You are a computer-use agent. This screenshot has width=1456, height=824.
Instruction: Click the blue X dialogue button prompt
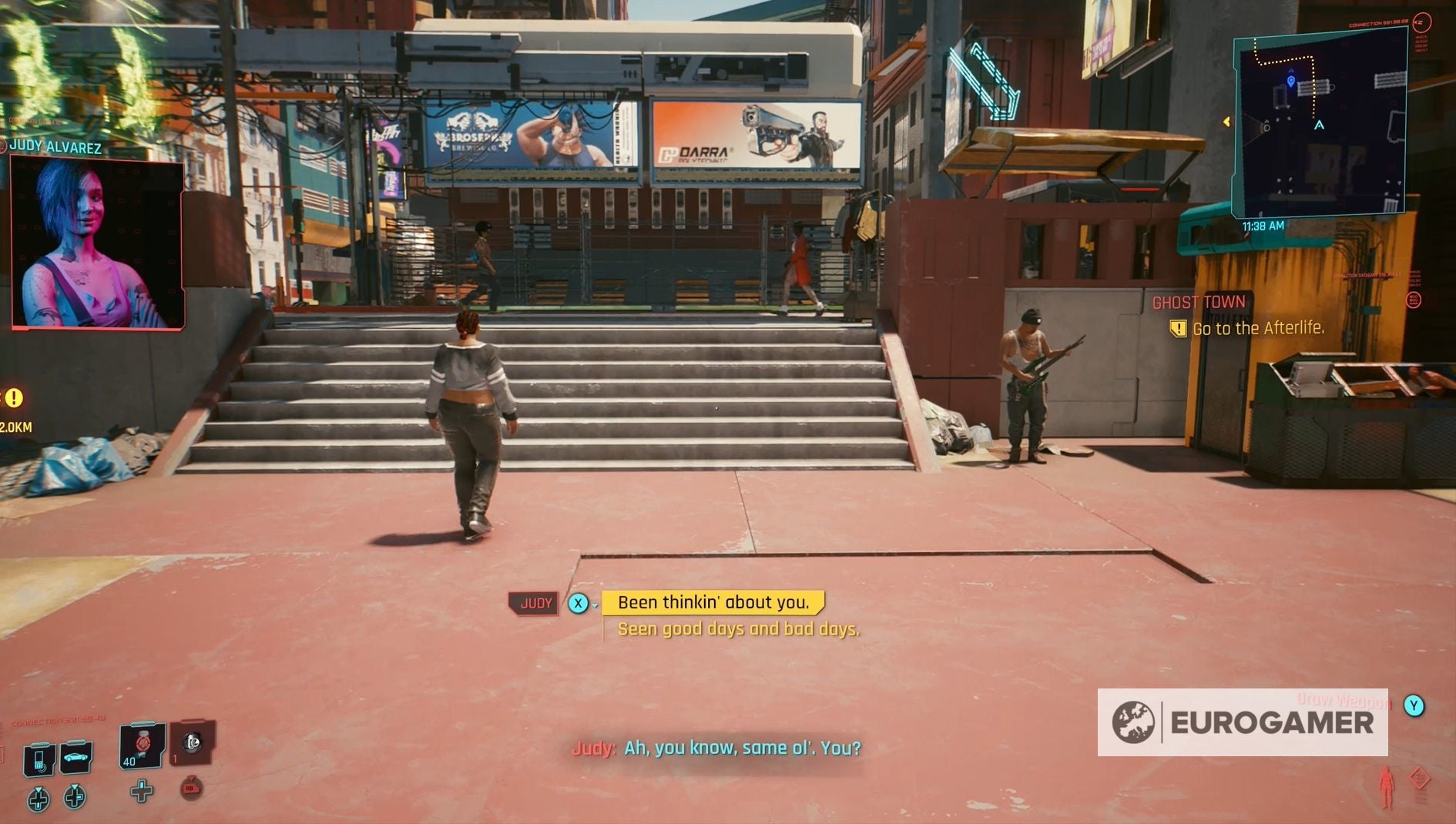(x=579, y=603)
